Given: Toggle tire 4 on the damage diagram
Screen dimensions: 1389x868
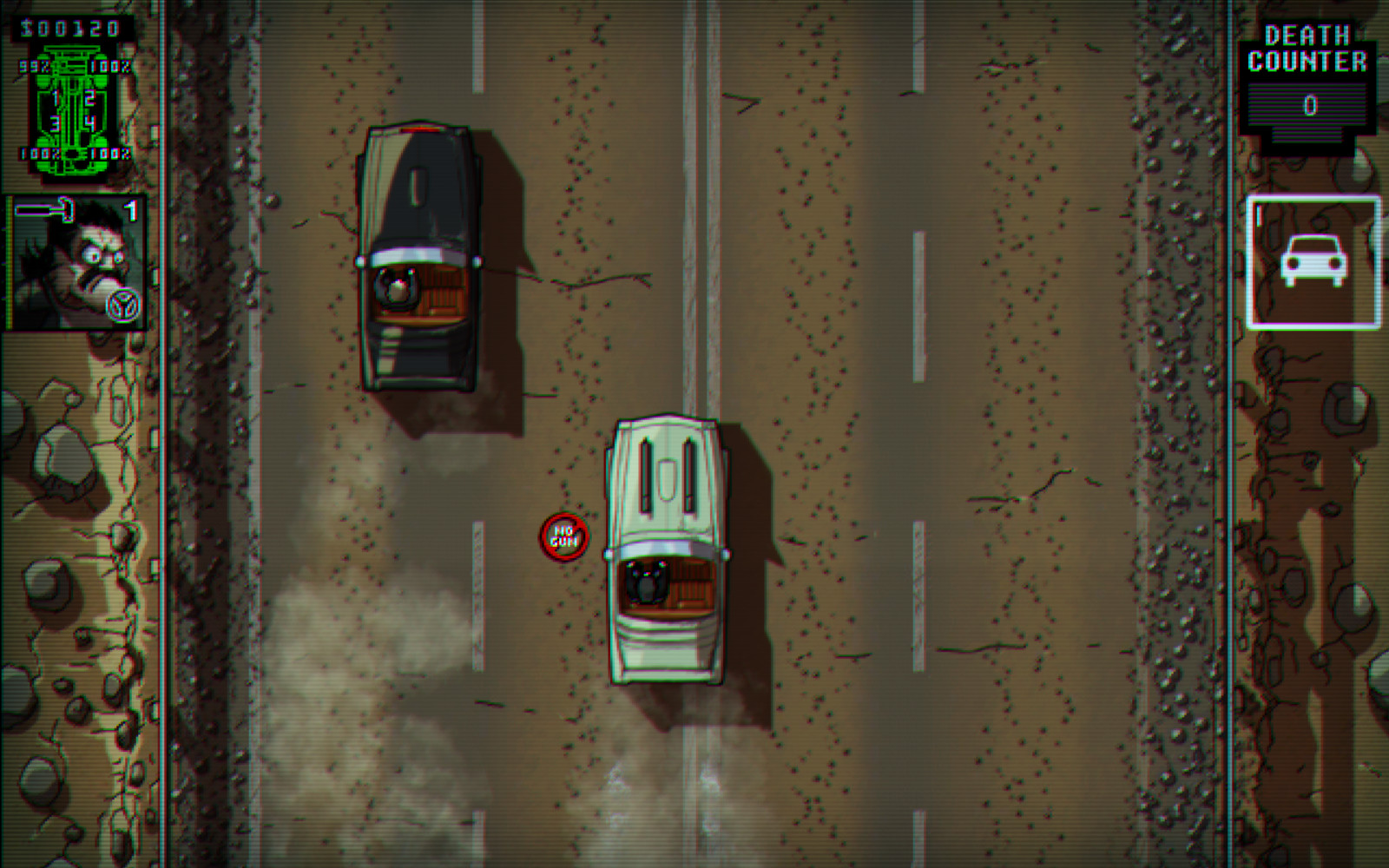Looking at the screenshot, I should (89, 122).
